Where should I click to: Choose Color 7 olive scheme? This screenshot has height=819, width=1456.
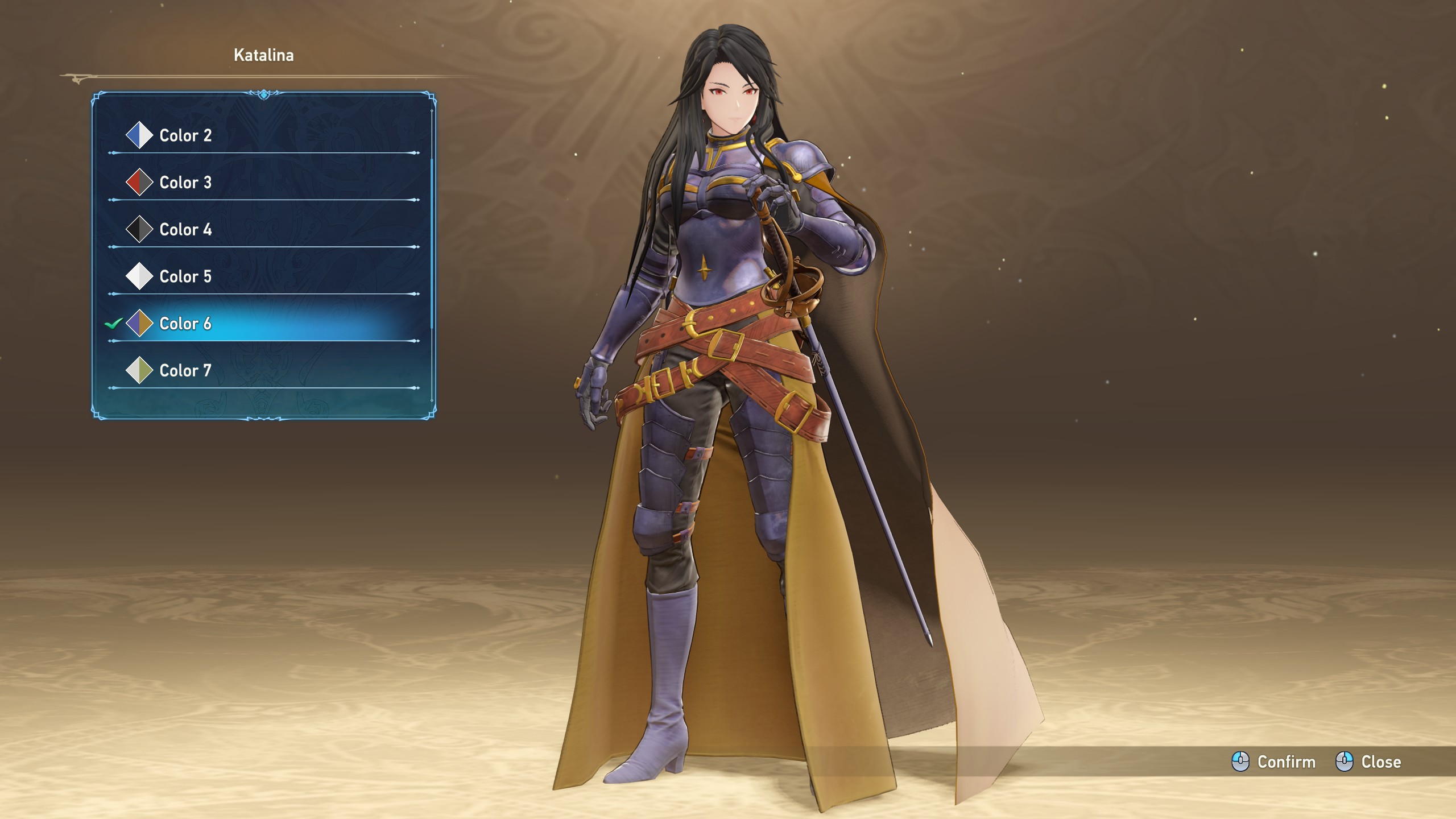[x=185, y=371]
